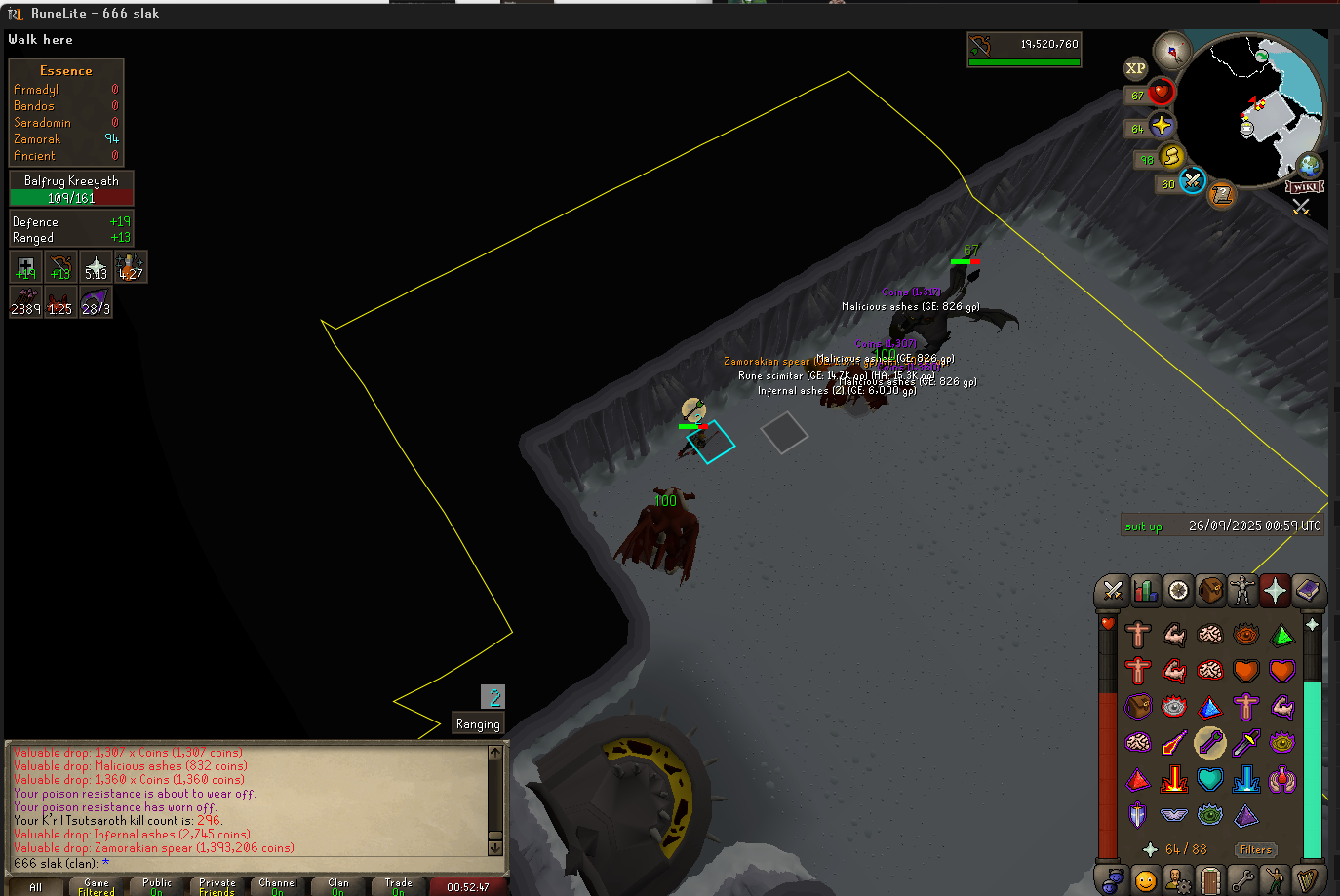Use the special attack orb
This screenshot has height=896, width=1340.
click(x=1192, y=181)
